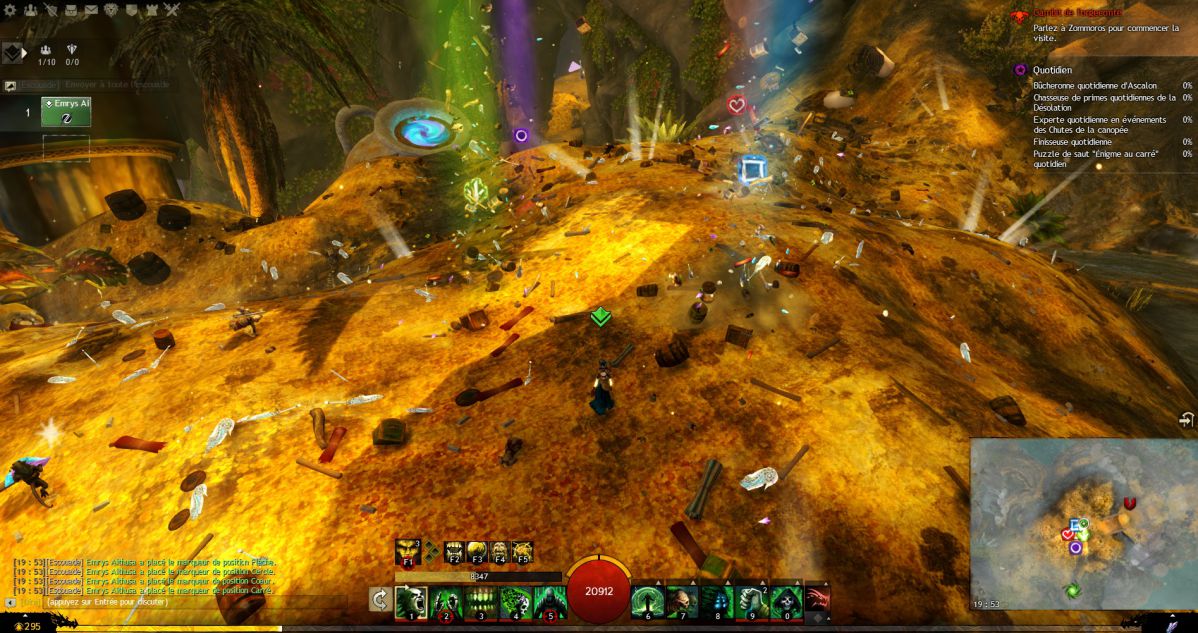
Task: Activate the F1 profession skill
Action: [x=406, y=552]
